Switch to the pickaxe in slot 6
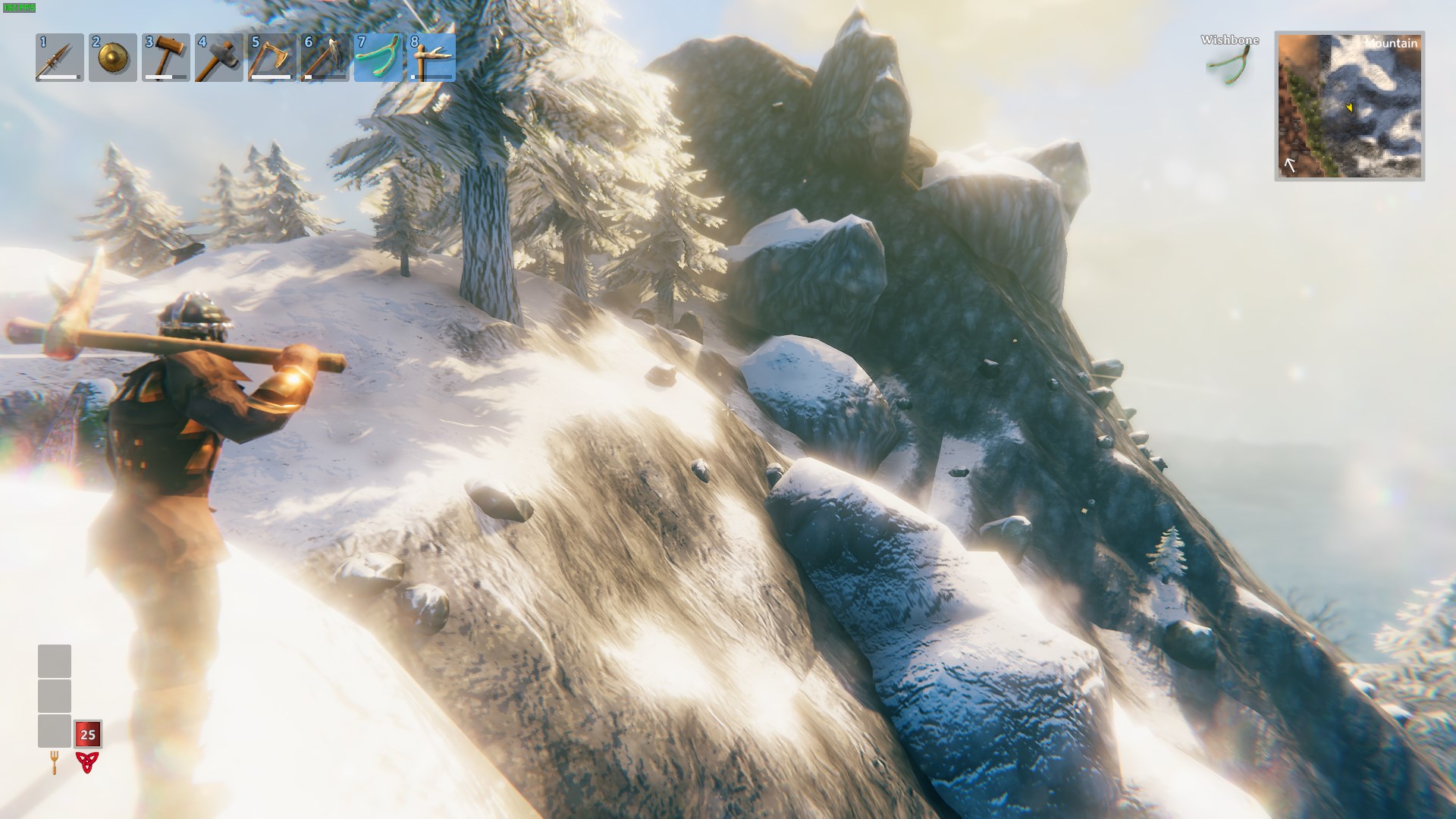Image resolution: width=1456 pixels, height=819 pixels. coord(325,58)
